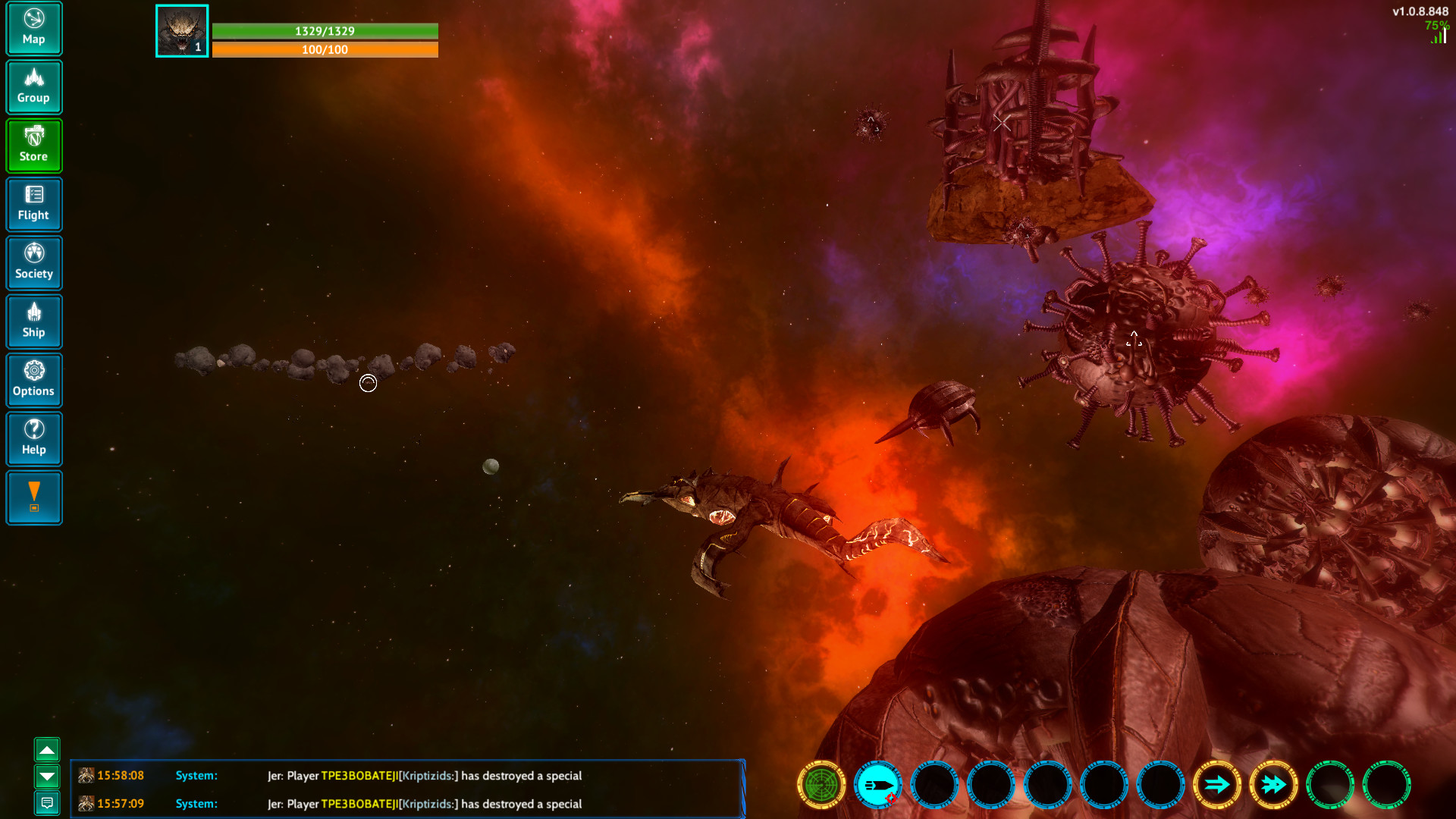Viewport: 1456px width, 819px height.
Task: Select your character portrait frame
Action: [181, 31]
